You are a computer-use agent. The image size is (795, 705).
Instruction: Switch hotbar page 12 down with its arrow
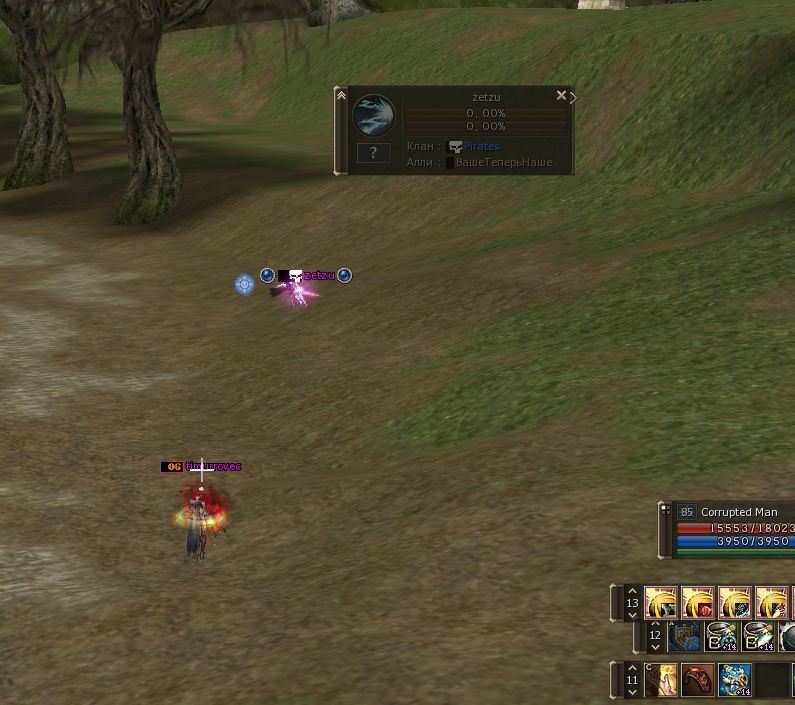click(x=655, y=648)
